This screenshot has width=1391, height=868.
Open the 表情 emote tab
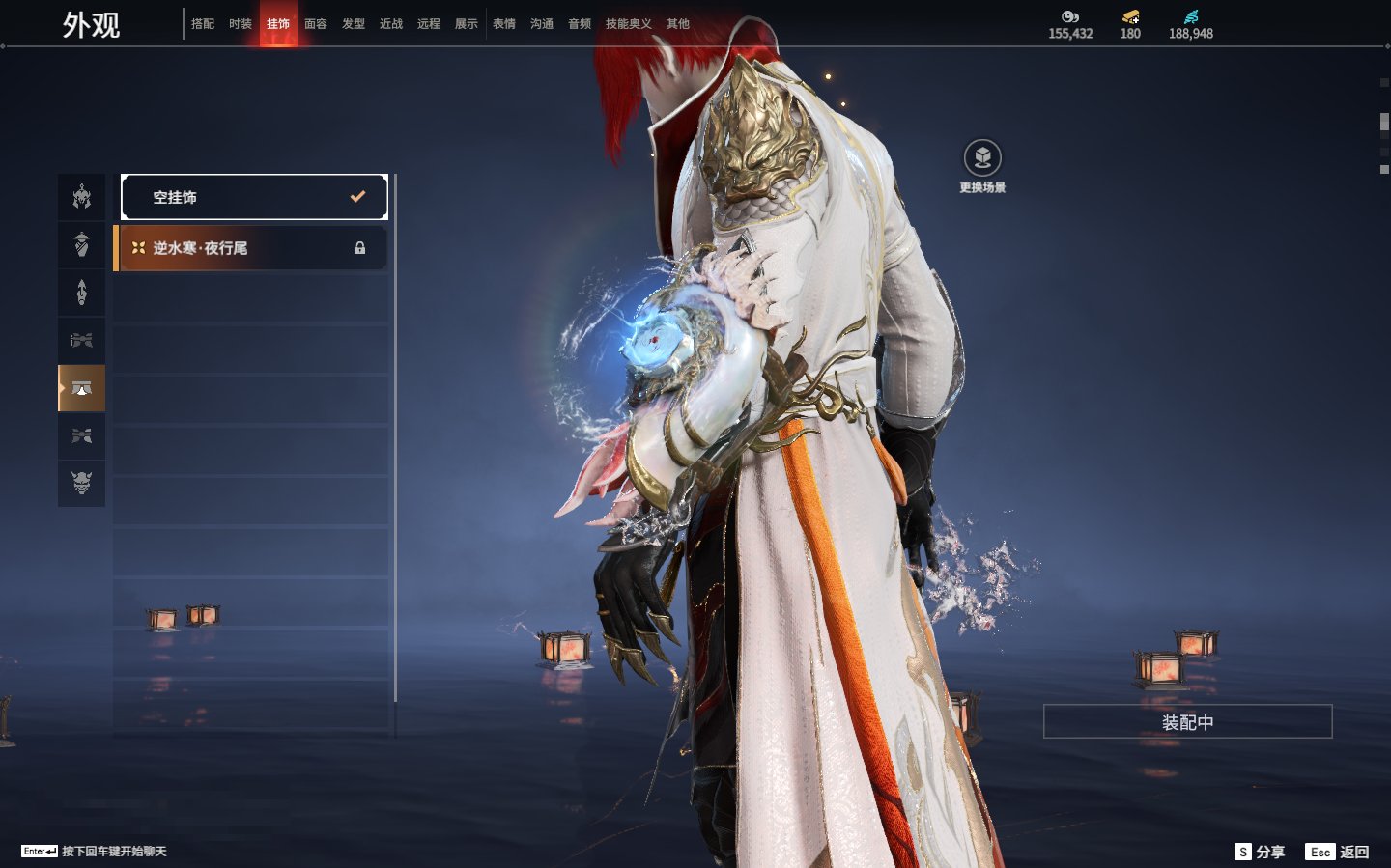click(x=504, y=24)
